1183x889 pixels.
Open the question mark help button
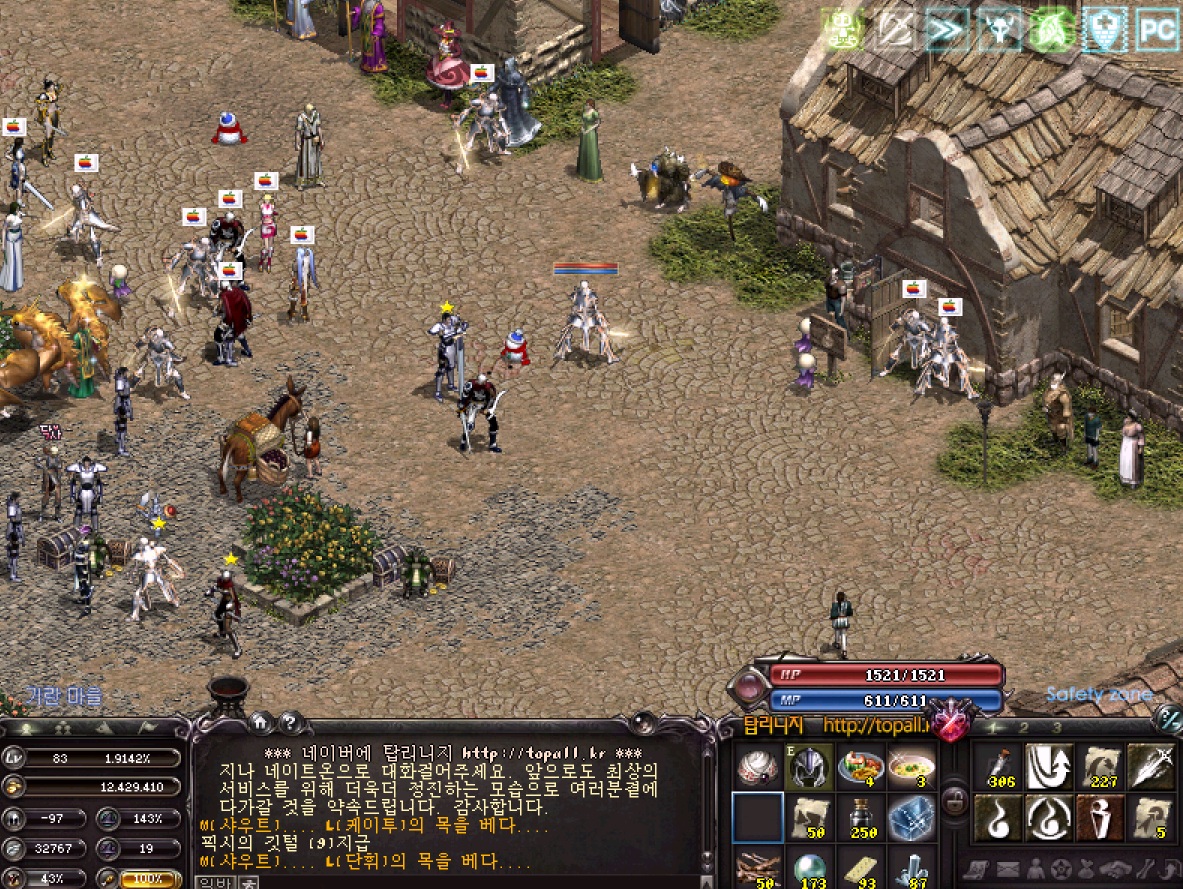tap(291, 721)
